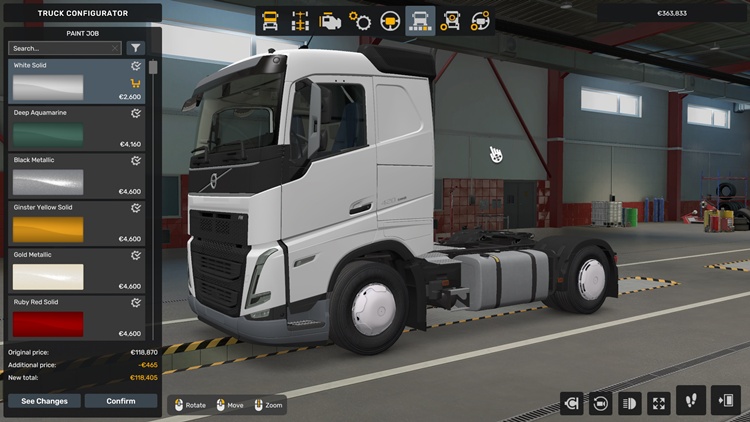The image size is (750, 422).
Task: Toggle the truck headlights icon
Action: pos(630,403)
